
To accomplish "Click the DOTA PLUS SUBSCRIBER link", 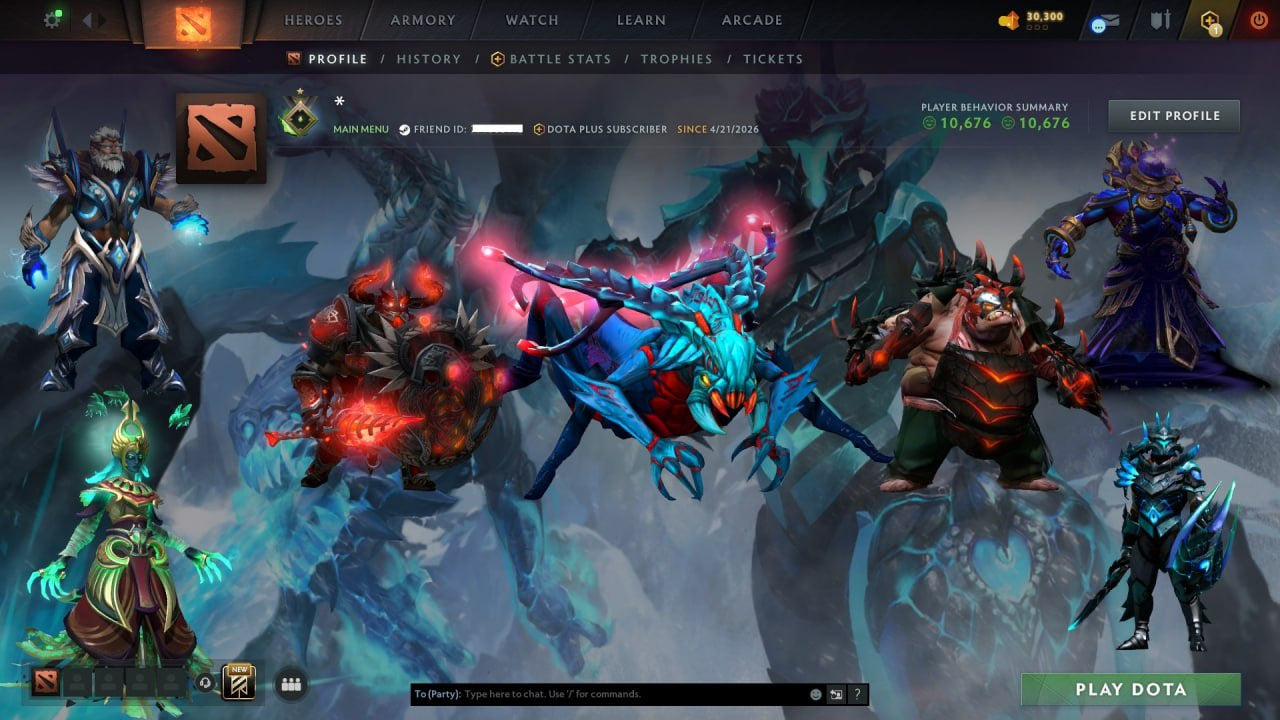I will pyautogui.click(x=604, y=129).
